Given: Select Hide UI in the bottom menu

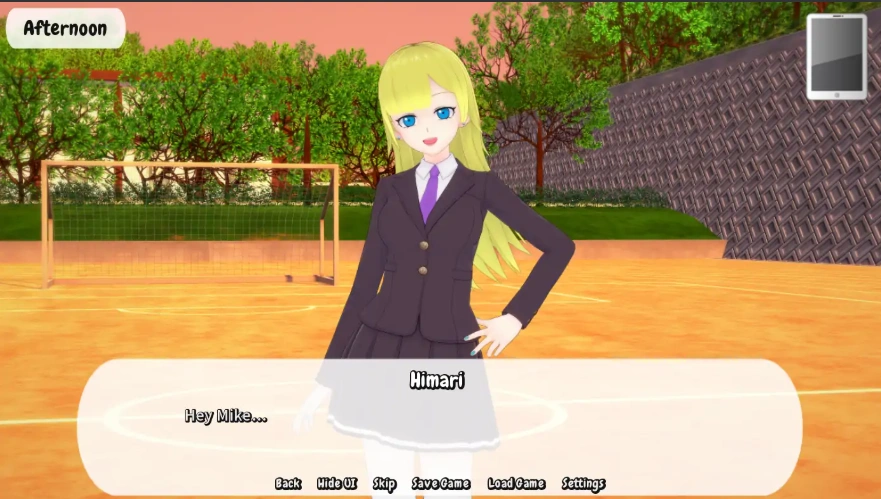Looking at the screenshot, I should 337,484.
